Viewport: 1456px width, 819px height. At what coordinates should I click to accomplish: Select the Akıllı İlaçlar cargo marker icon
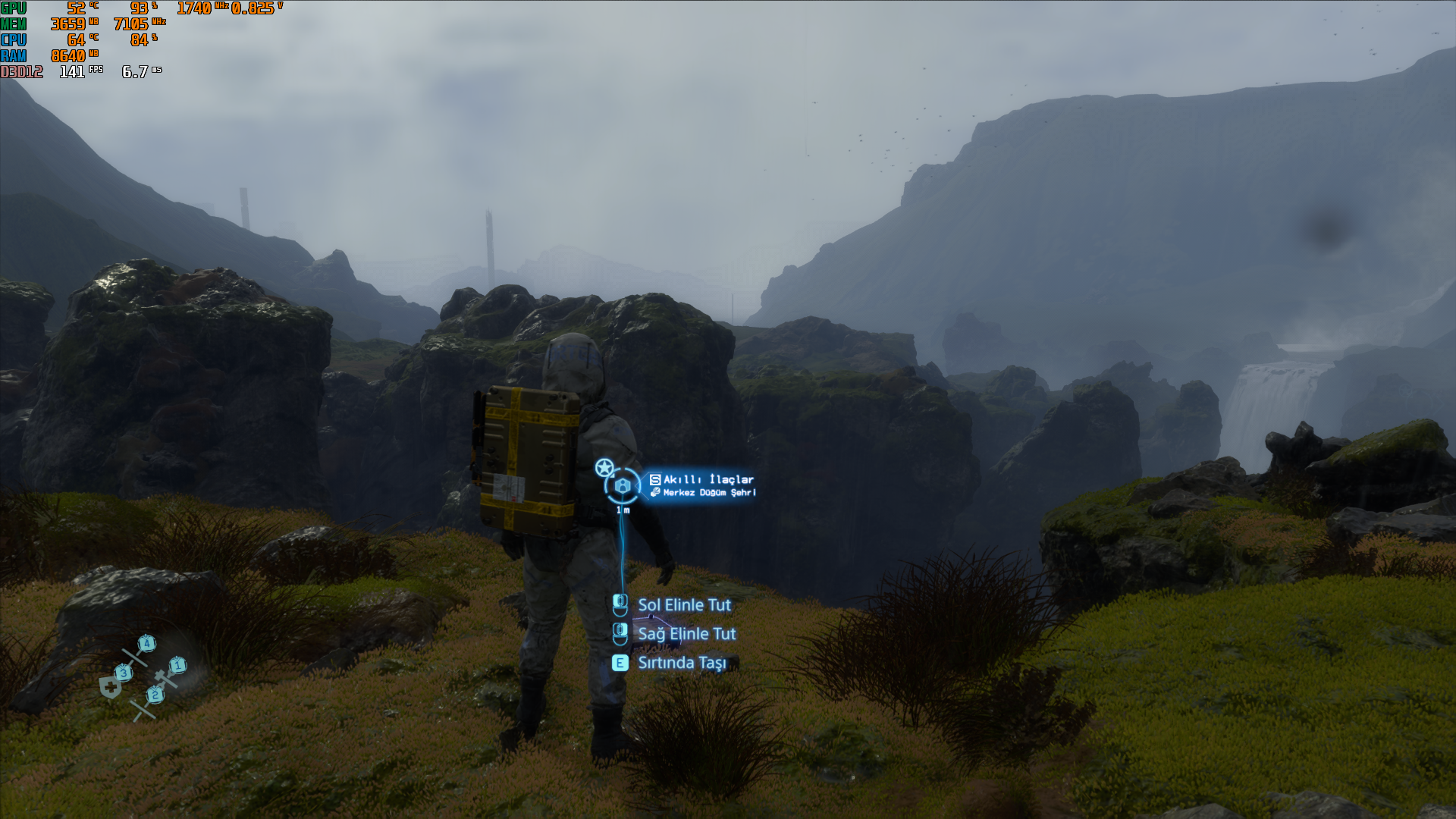(x=623, y=486)
